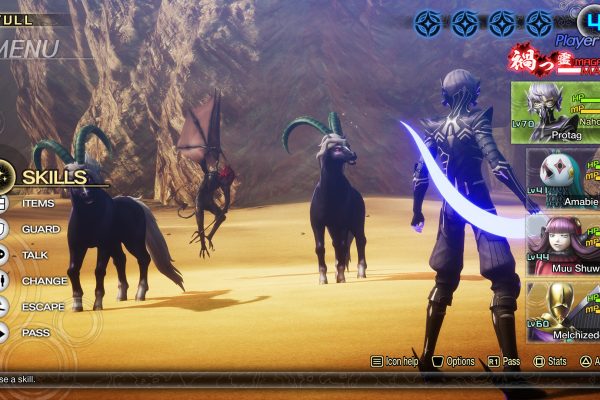Choose Escape from battle

43,307
